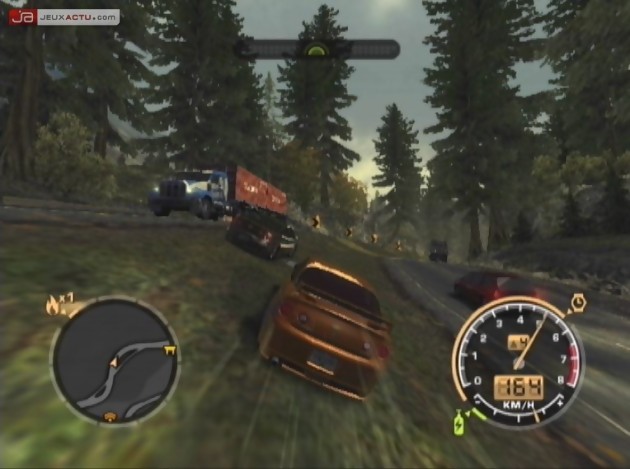Select the flame heat level icon
Screen dimensions: 630x469
[53, 306]
